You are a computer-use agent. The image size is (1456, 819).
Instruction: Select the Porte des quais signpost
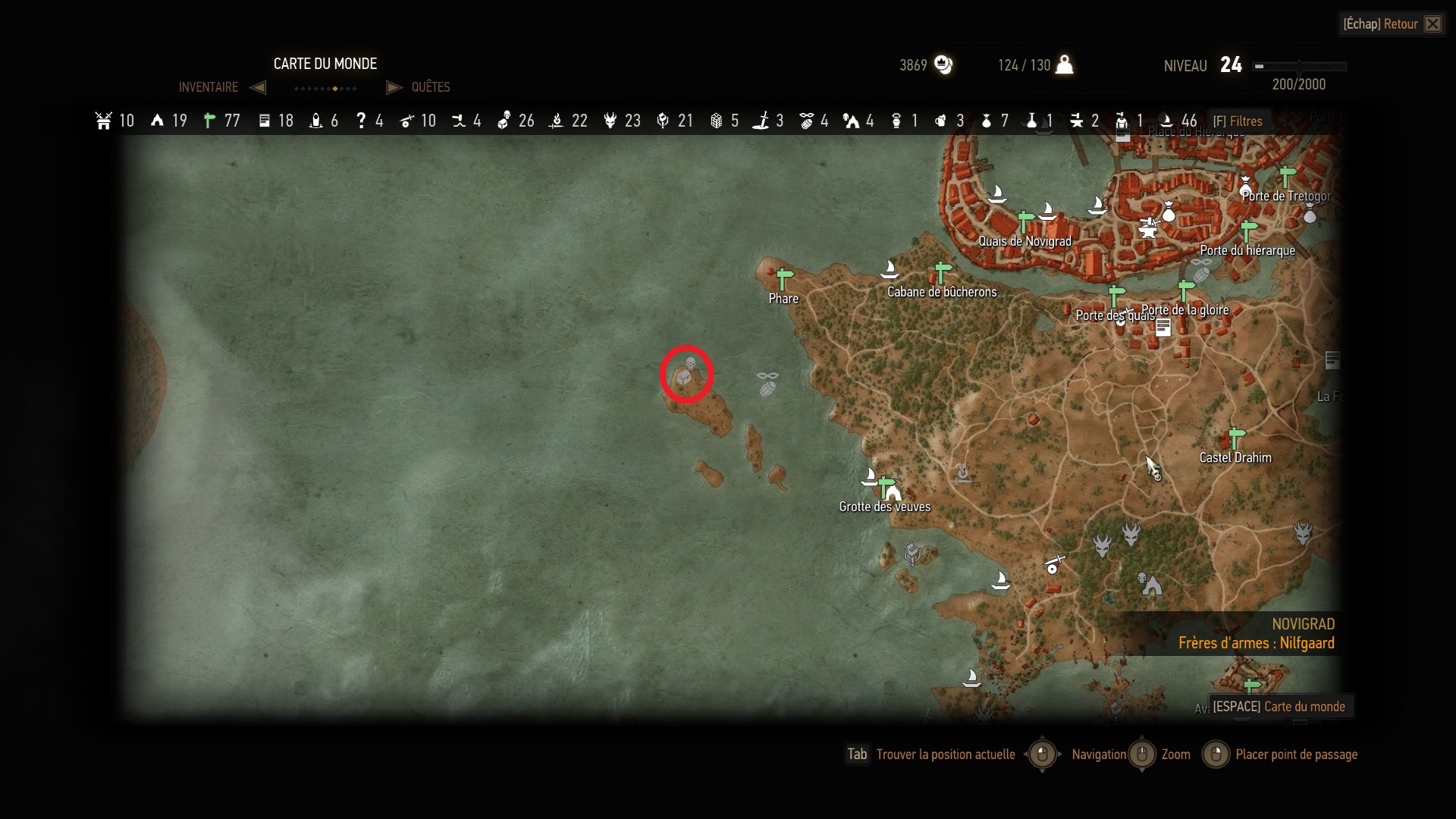(x=1116, y=296)
